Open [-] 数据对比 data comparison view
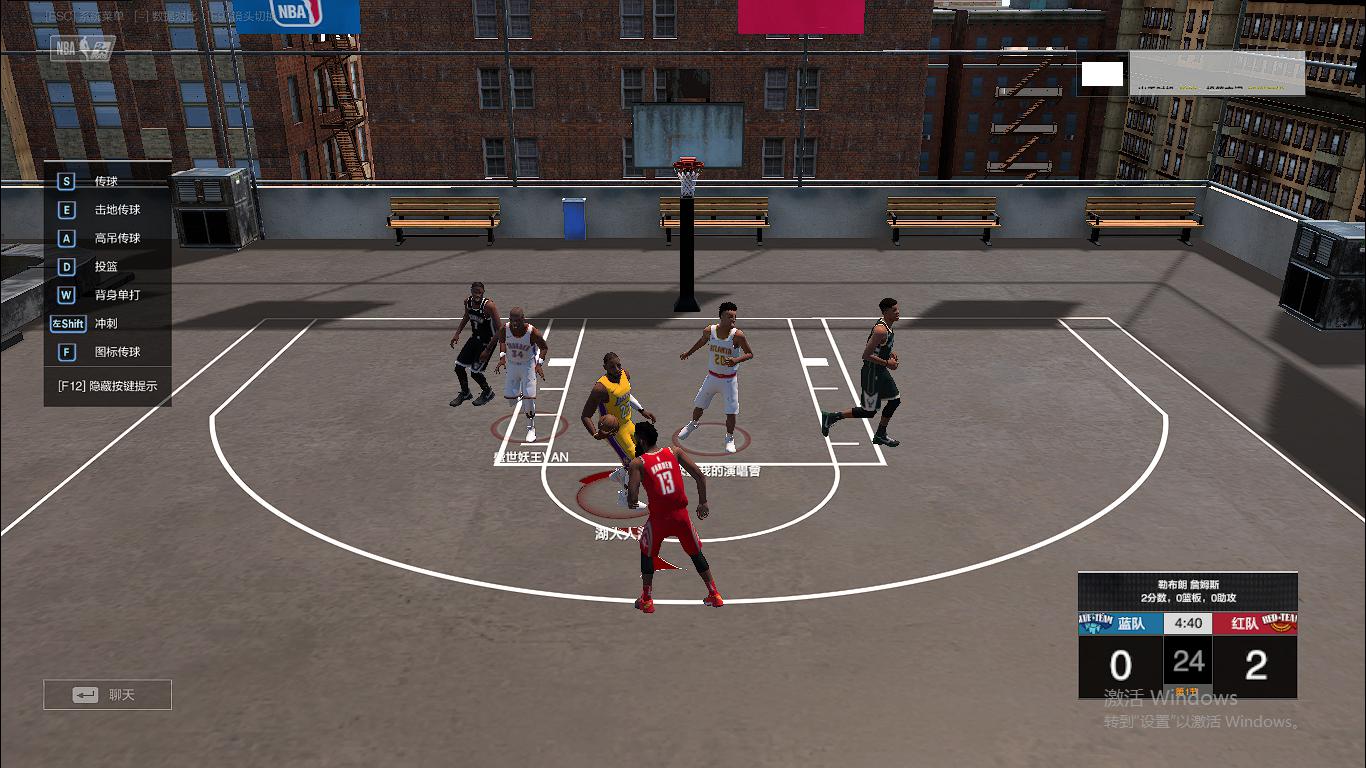1366x768 pixels. [x=163, y=13]
